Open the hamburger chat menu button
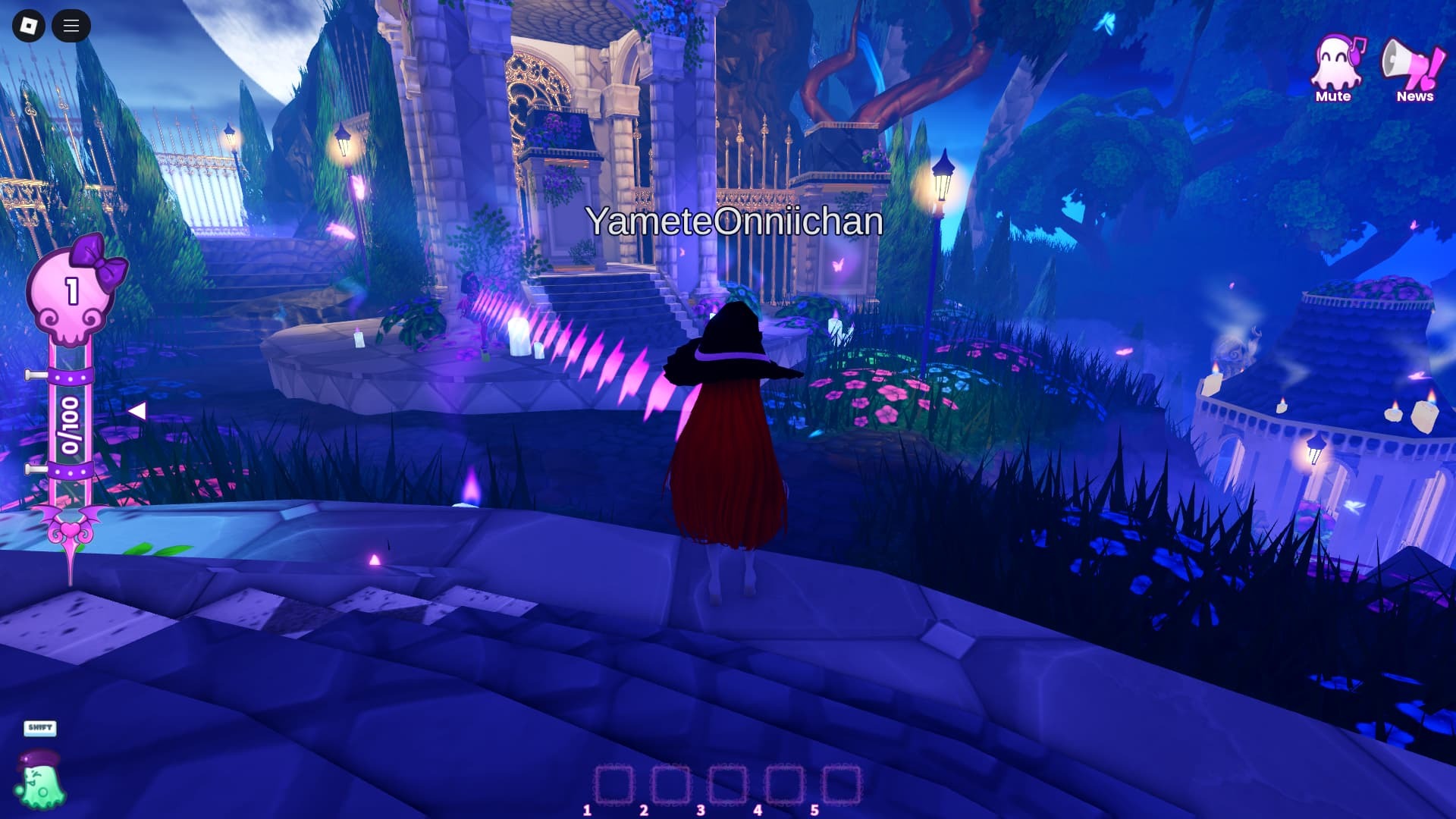 click(x=71, y=26)
